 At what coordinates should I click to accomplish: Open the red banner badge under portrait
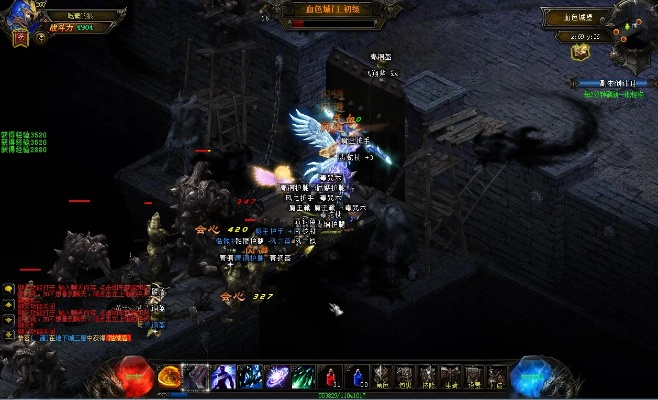point(21,39)
